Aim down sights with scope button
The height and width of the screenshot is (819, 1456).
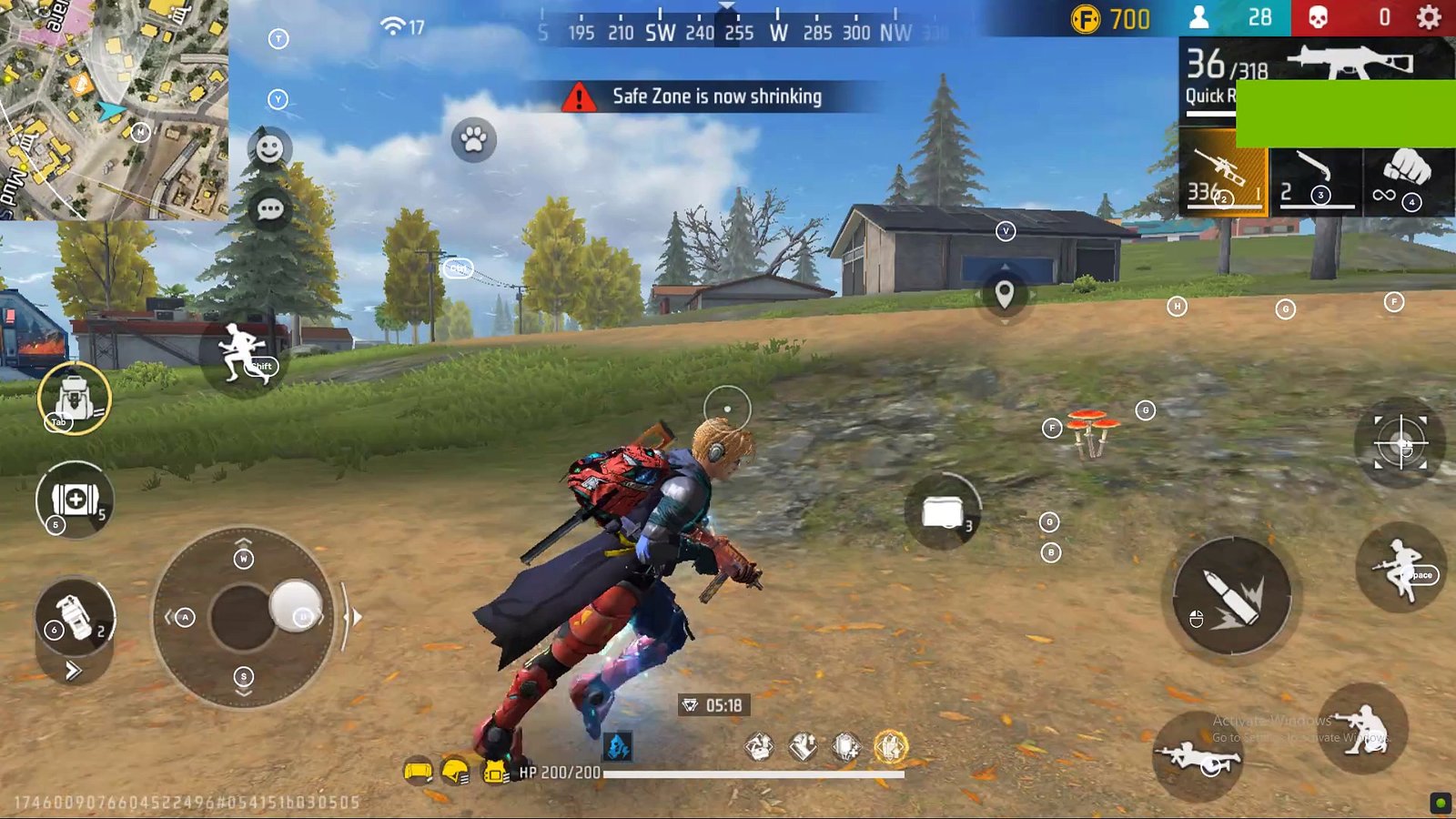[x=1400, y=443]
